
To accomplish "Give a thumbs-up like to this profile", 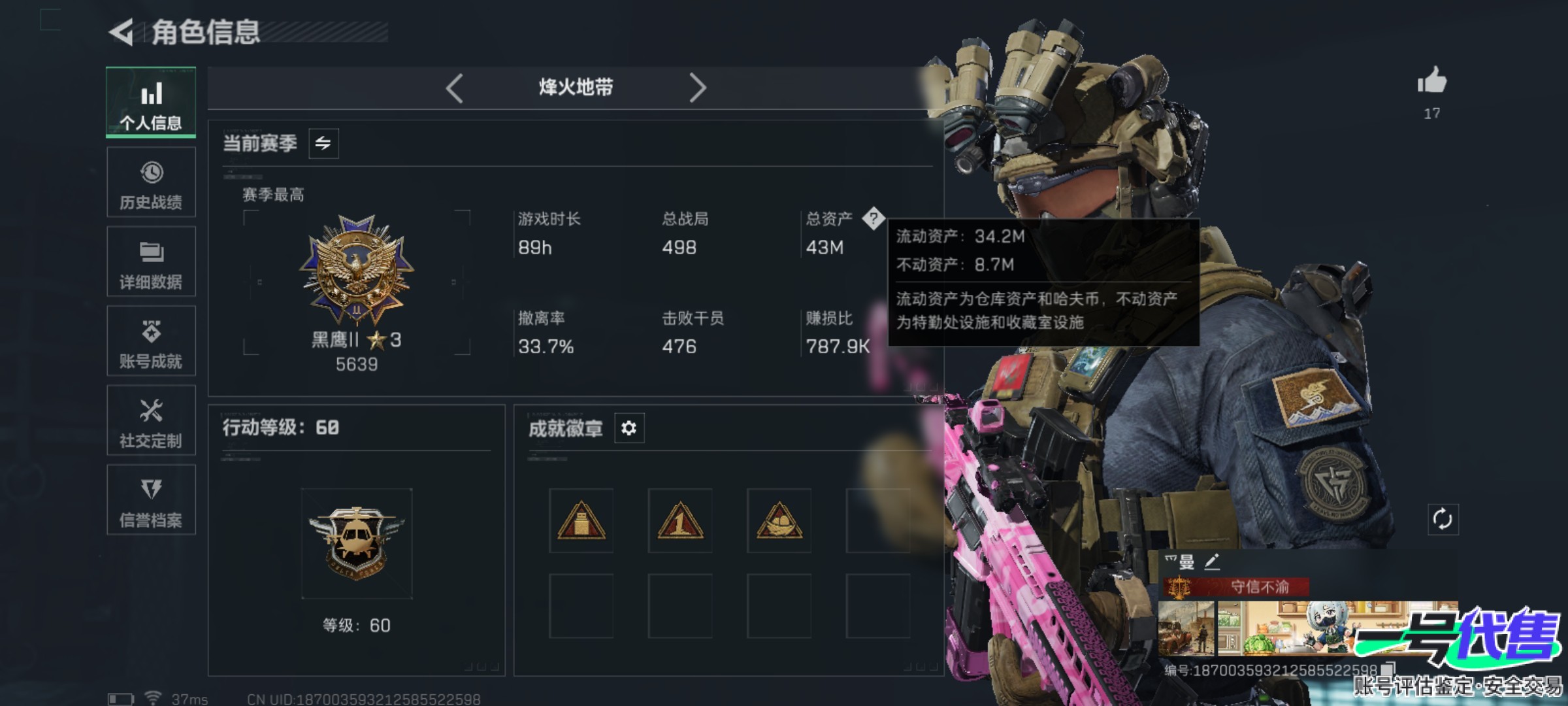I will (x=1431, y=82).
